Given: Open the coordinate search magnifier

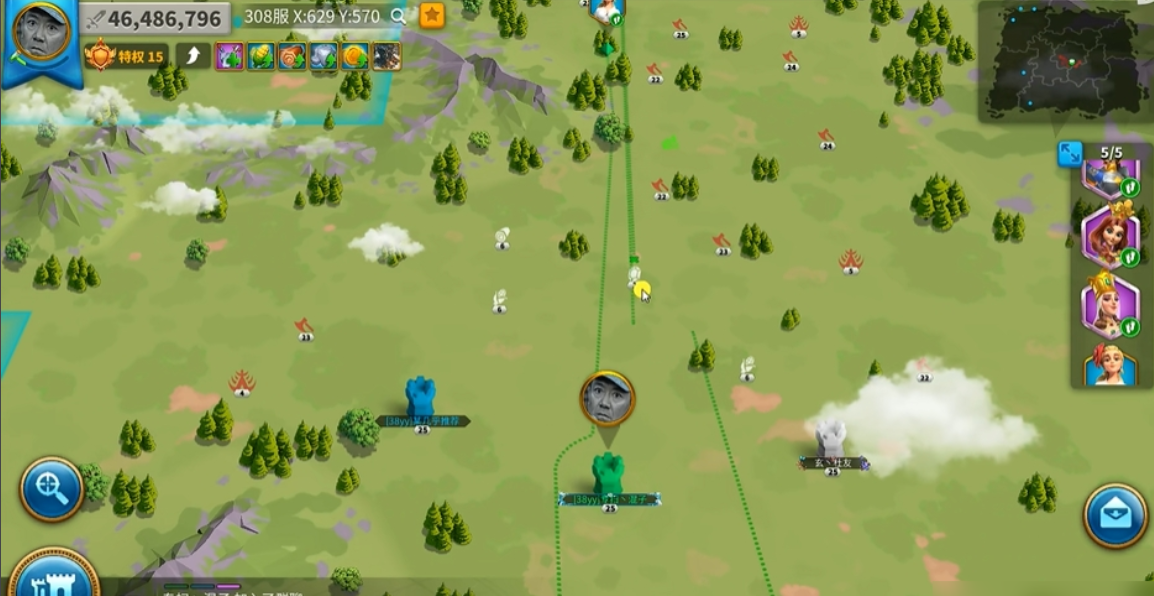Looking at the screenshot, I should 399,16.
